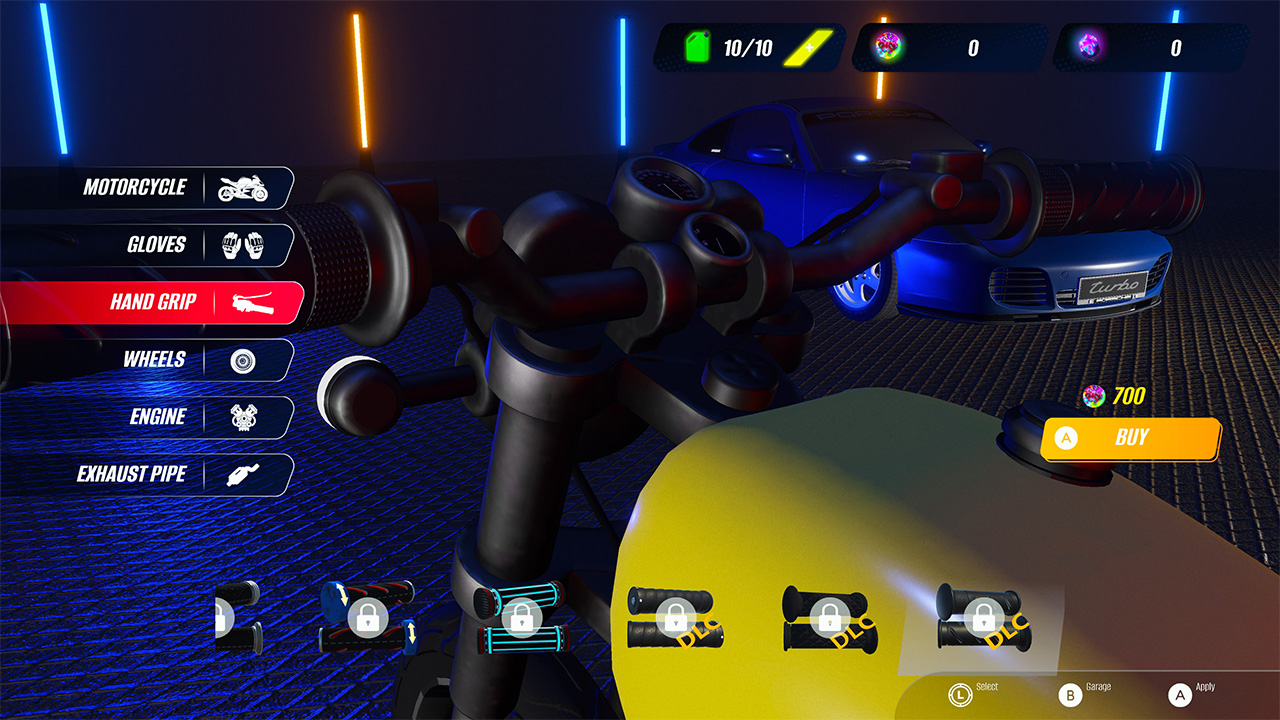Click the exhaust pipe icon beside EXHAUST PIPE
Screen dimensions: 1280x720
[244, 474]
